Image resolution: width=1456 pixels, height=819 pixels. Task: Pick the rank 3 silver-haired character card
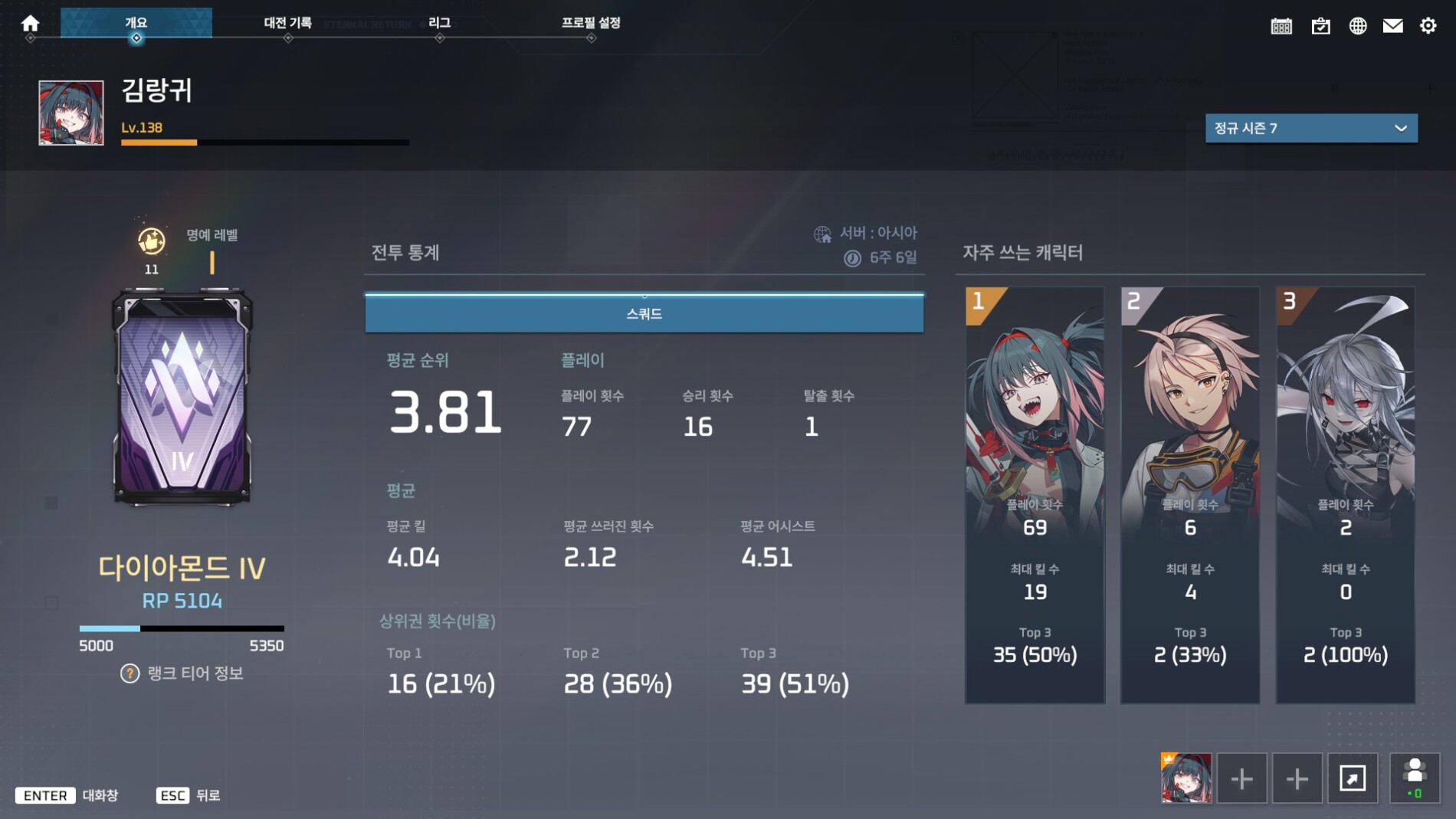tap(1345, 495)
